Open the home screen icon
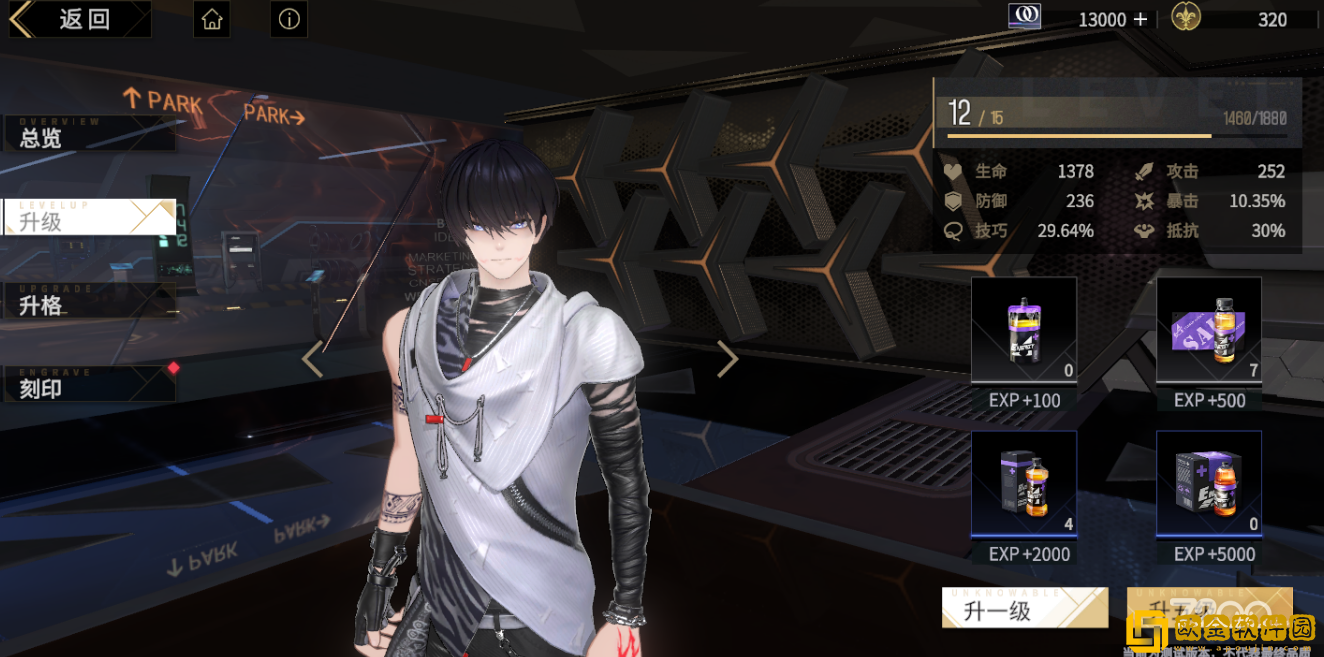 [211, 19]
